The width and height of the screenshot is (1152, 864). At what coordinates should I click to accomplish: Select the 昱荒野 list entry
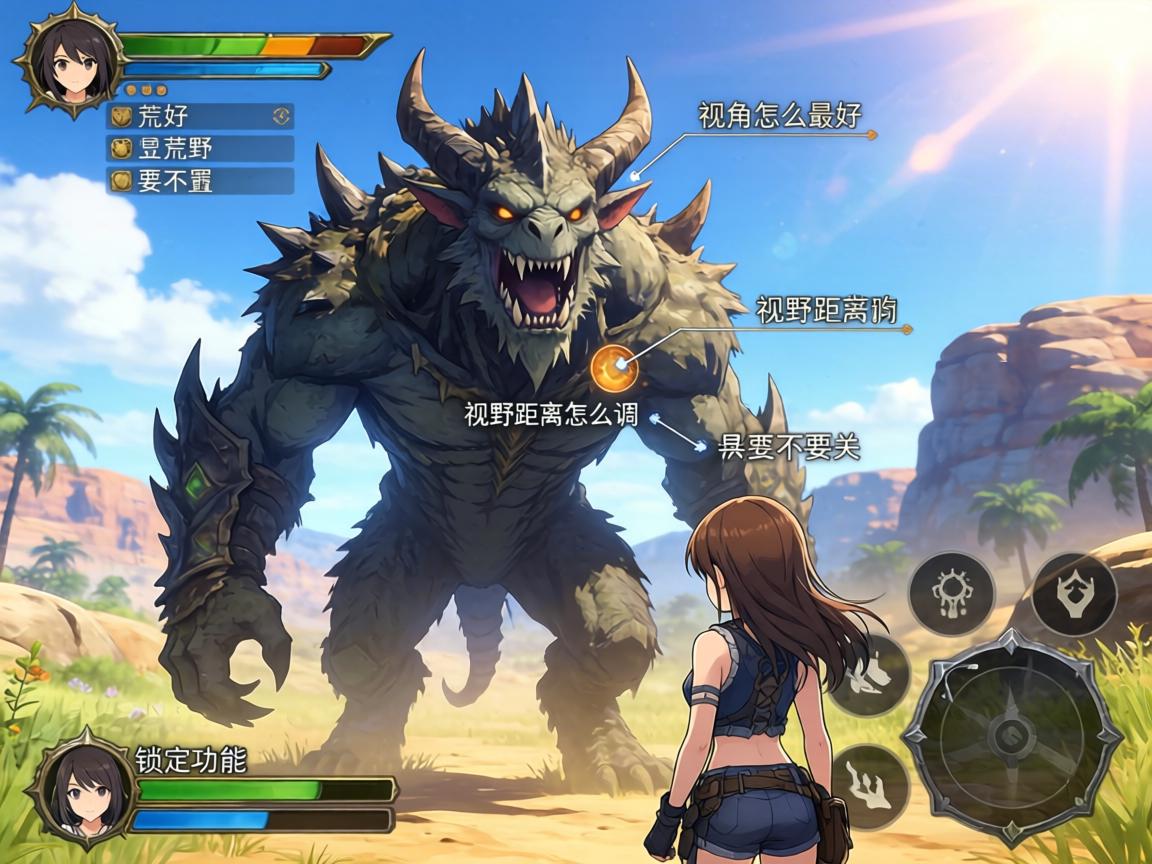coord(200,149)
